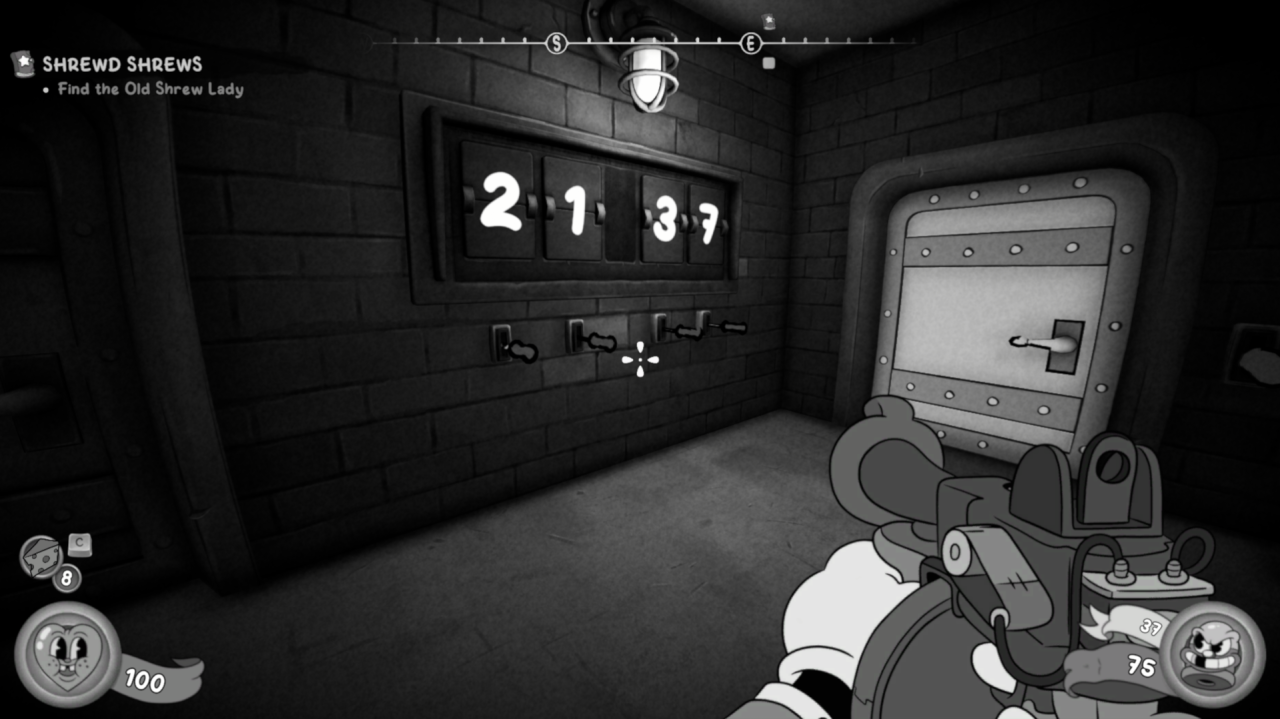The width and height of the screenshot is (1280, 719).
Task: Select the quest objective marker above the compass
Action: click(768, 22)
